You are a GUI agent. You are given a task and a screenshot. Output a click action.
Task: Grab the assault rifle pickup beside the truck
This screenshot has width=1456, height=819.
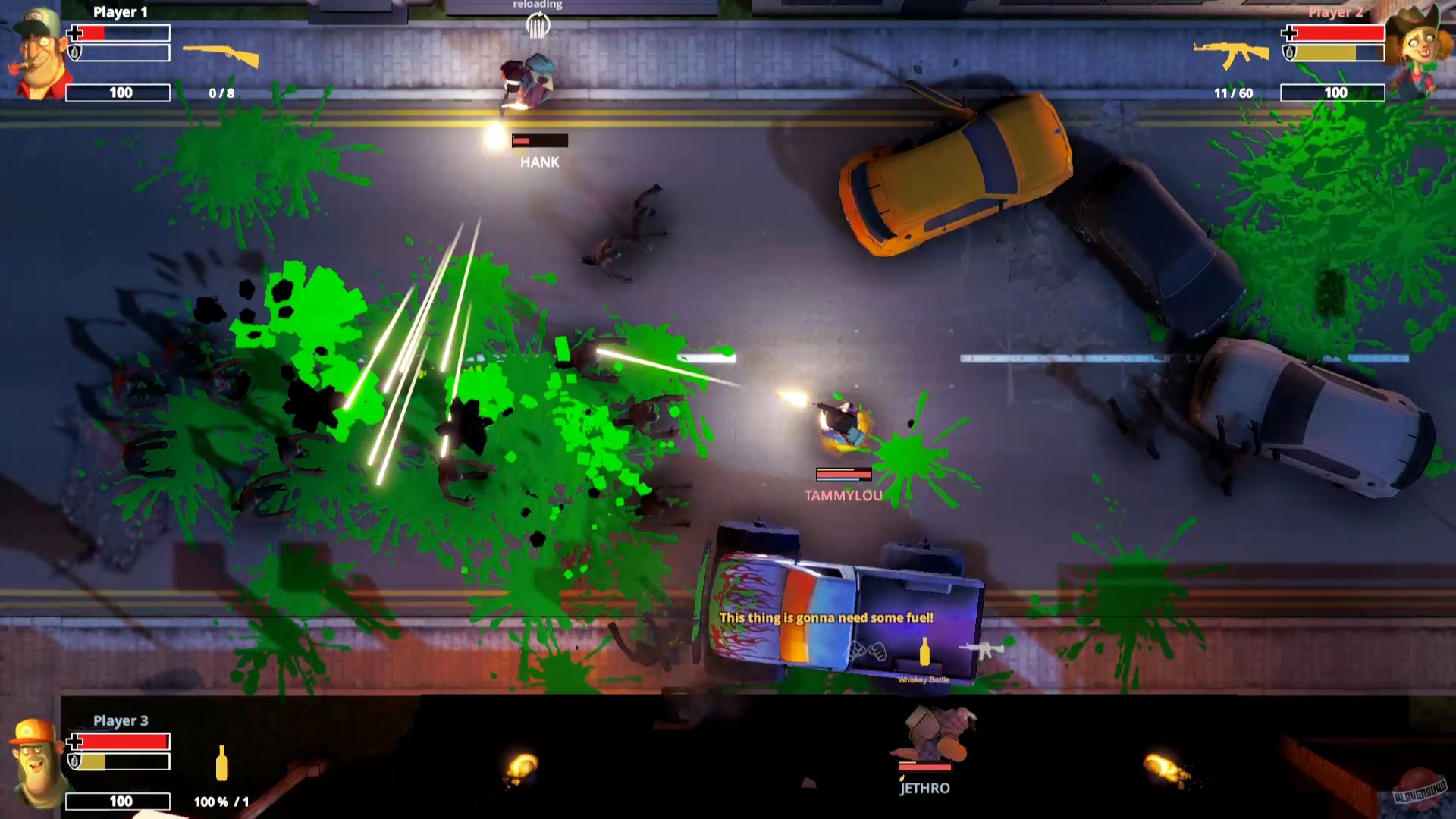click(981, 648)
